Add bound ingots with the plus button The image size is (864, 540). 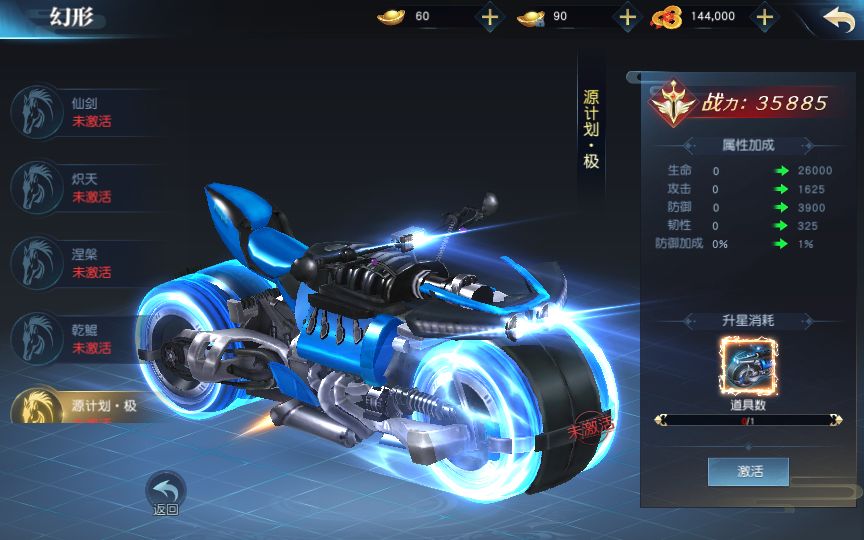tap(627, 17)
